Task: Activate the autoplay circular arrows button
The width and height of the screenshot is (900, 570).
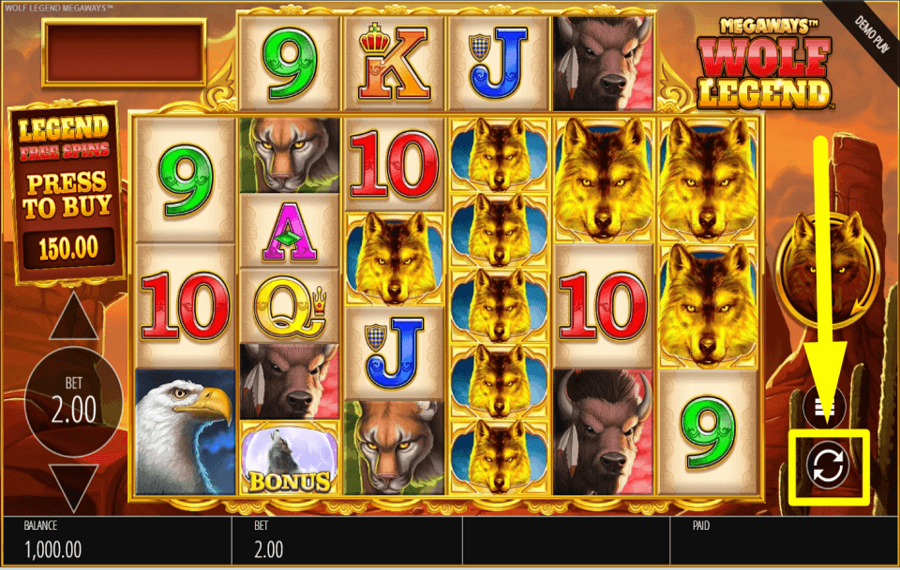Action: pos(827,466)
